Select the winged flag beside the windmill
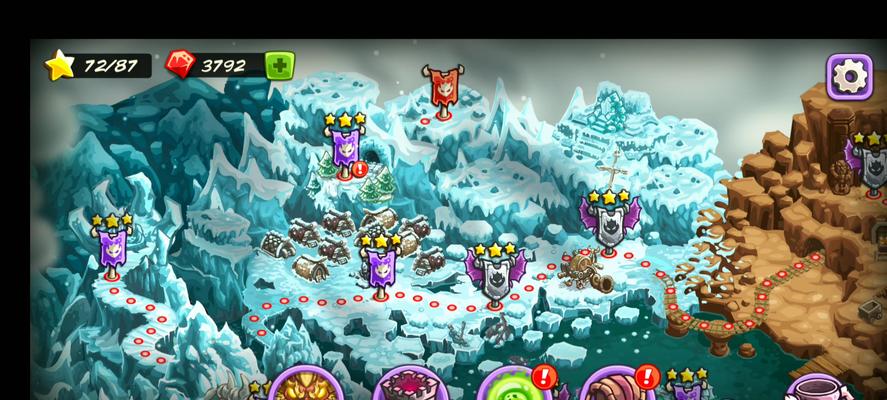 609,222
